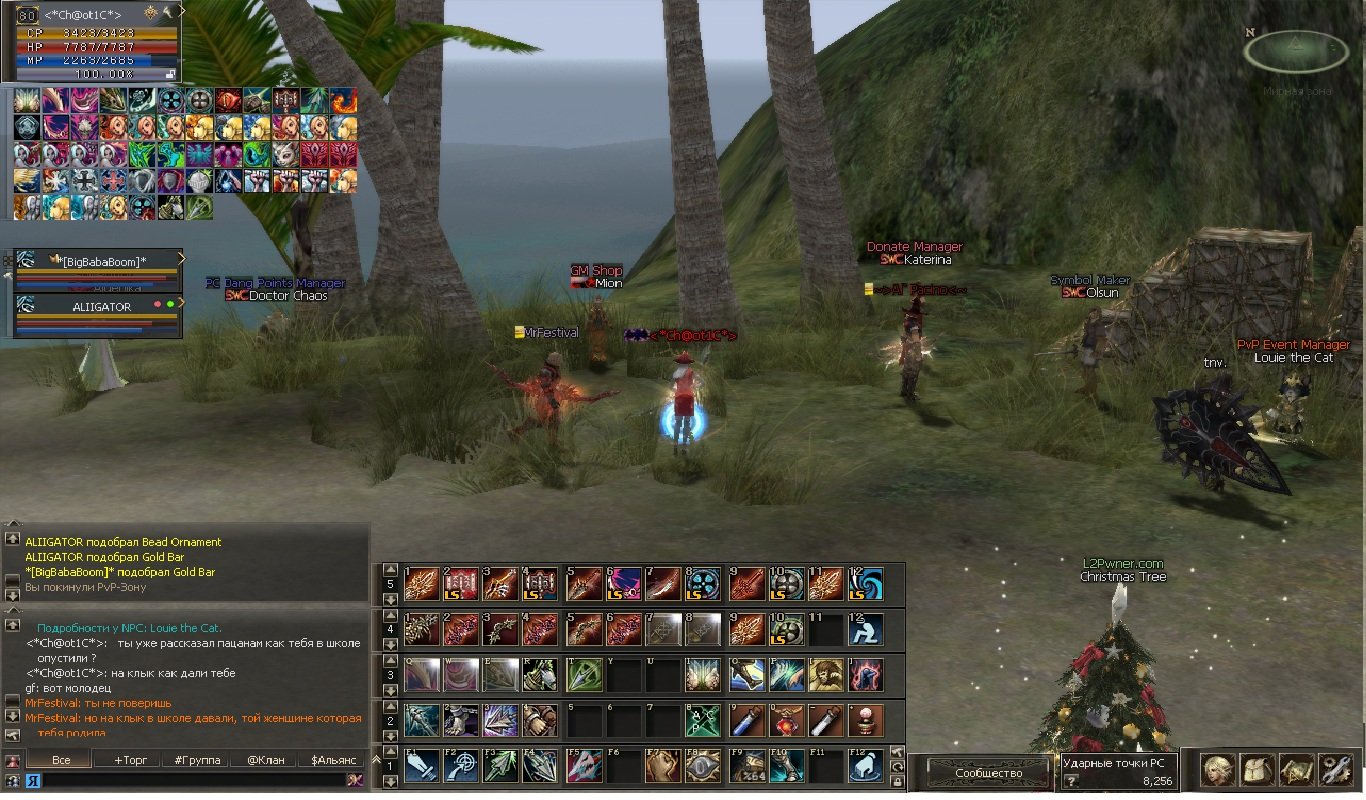Click the PC points help question mark
This screenshot has height=800, width=1366.
(x=1070, y=781)
